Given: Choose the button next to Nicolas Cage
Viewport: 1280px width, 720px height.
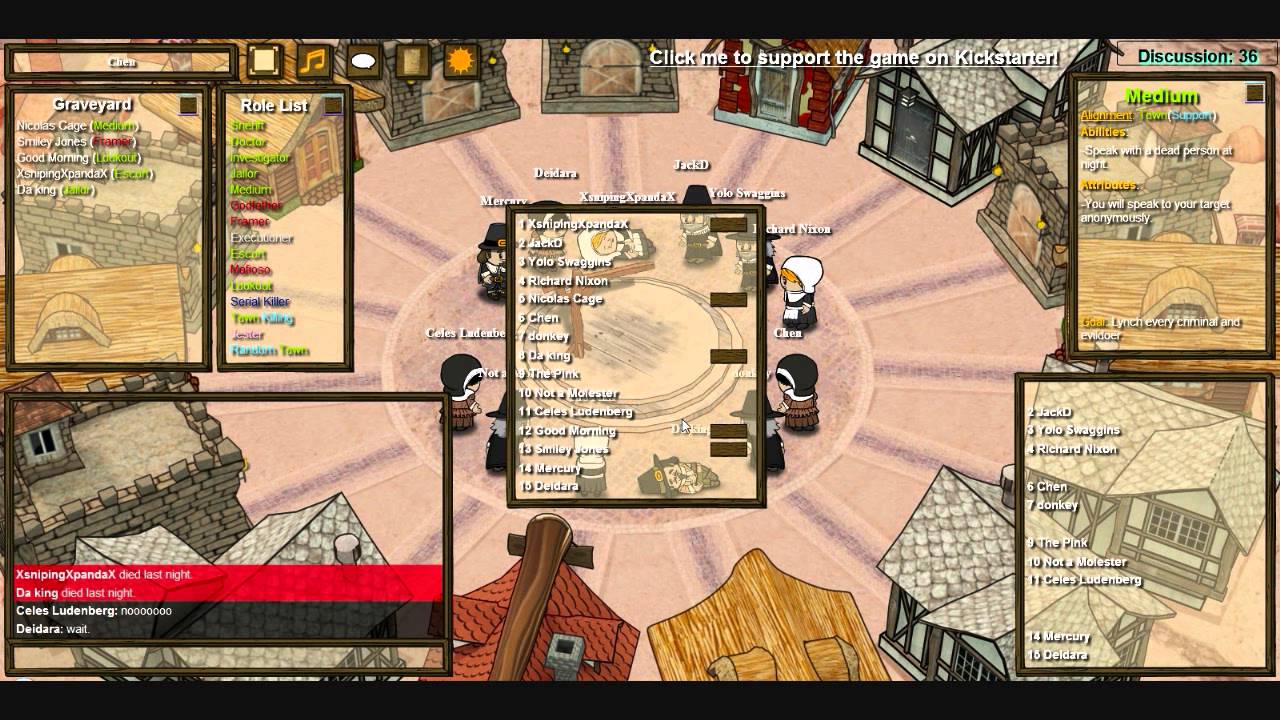Looking at the screenshot, I should pos(728,299).
